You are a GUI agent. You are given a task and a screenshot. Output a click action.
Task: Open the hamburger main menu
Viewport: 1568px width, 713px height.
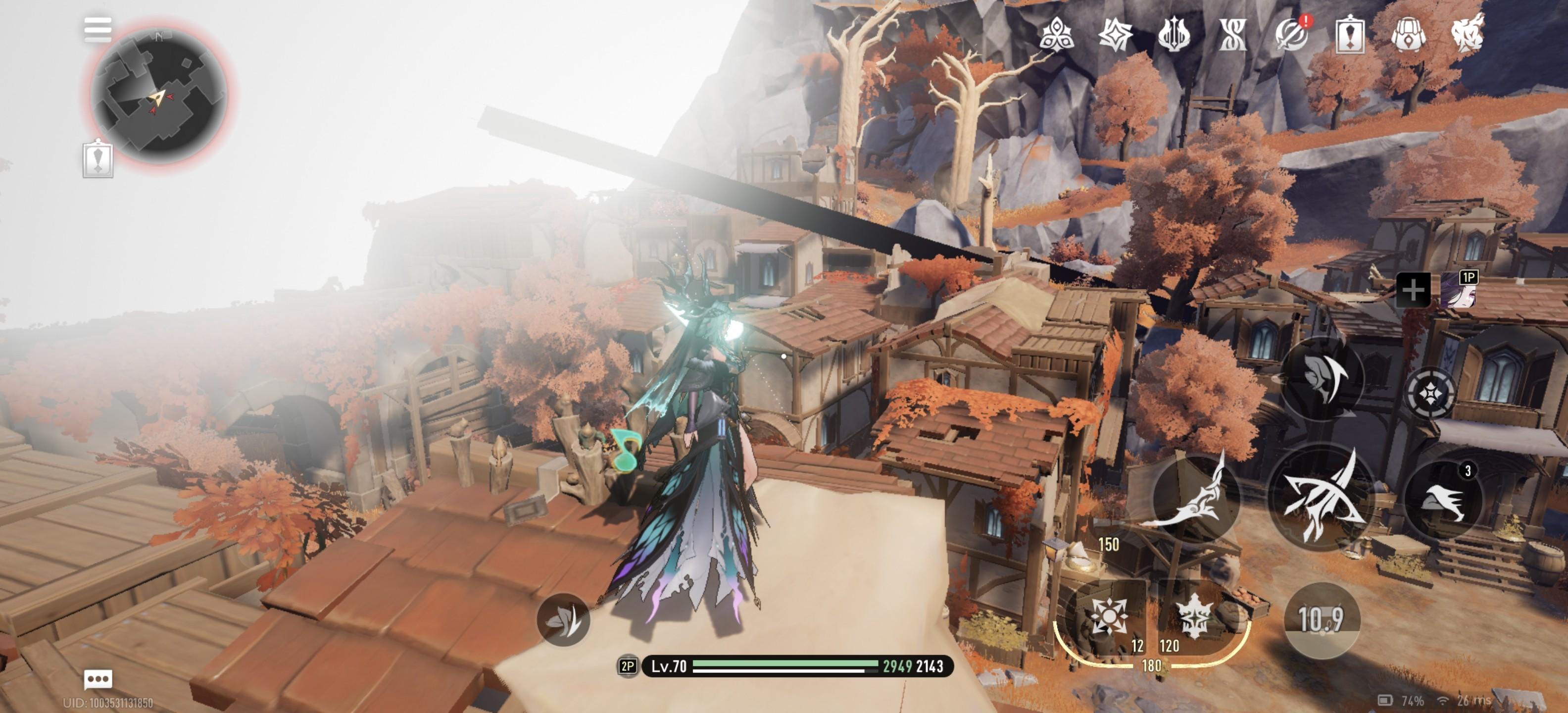98,29
